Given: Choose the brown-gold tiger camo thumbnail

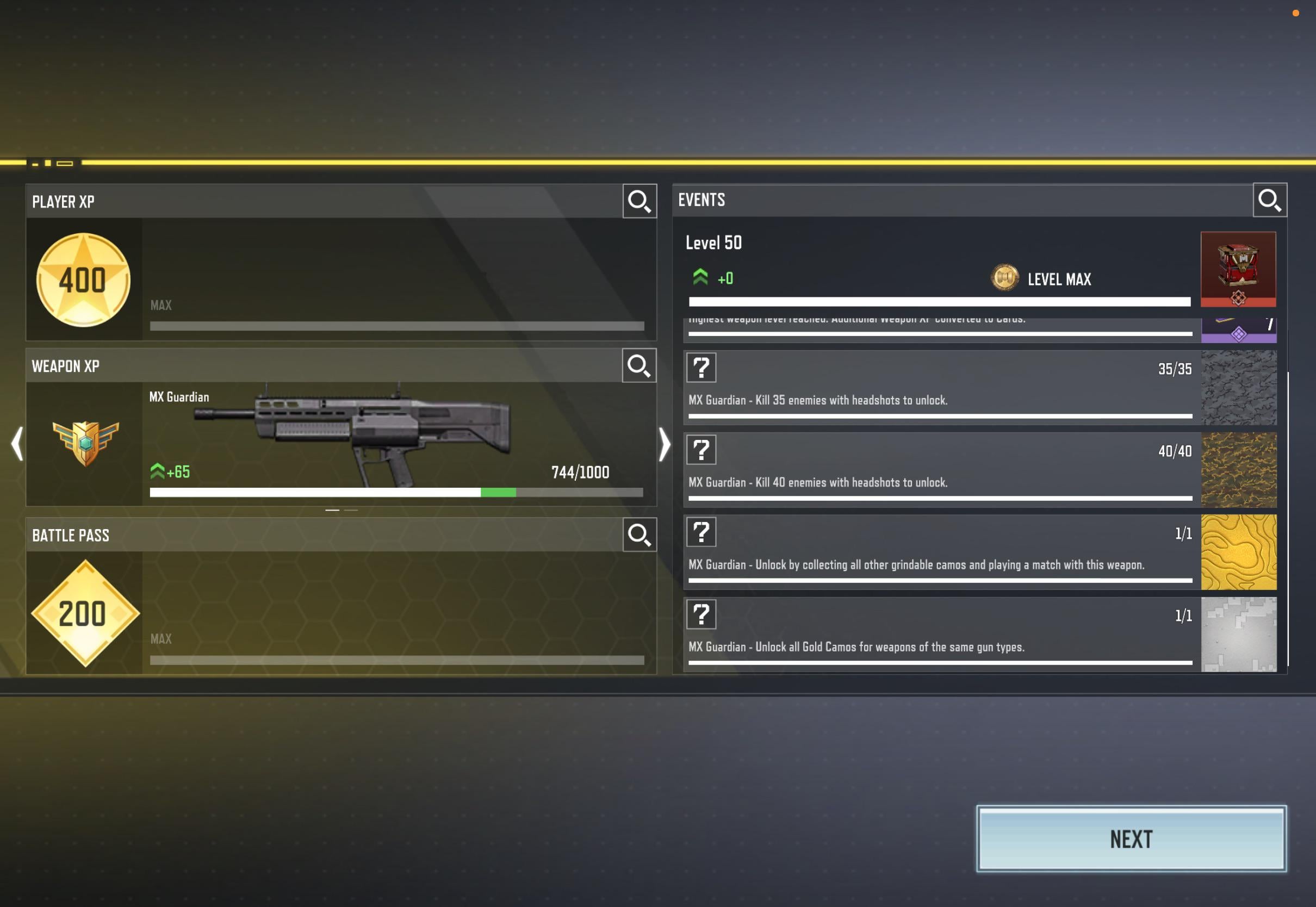Looking at the screenshot, I should (x=1238, y=470).
